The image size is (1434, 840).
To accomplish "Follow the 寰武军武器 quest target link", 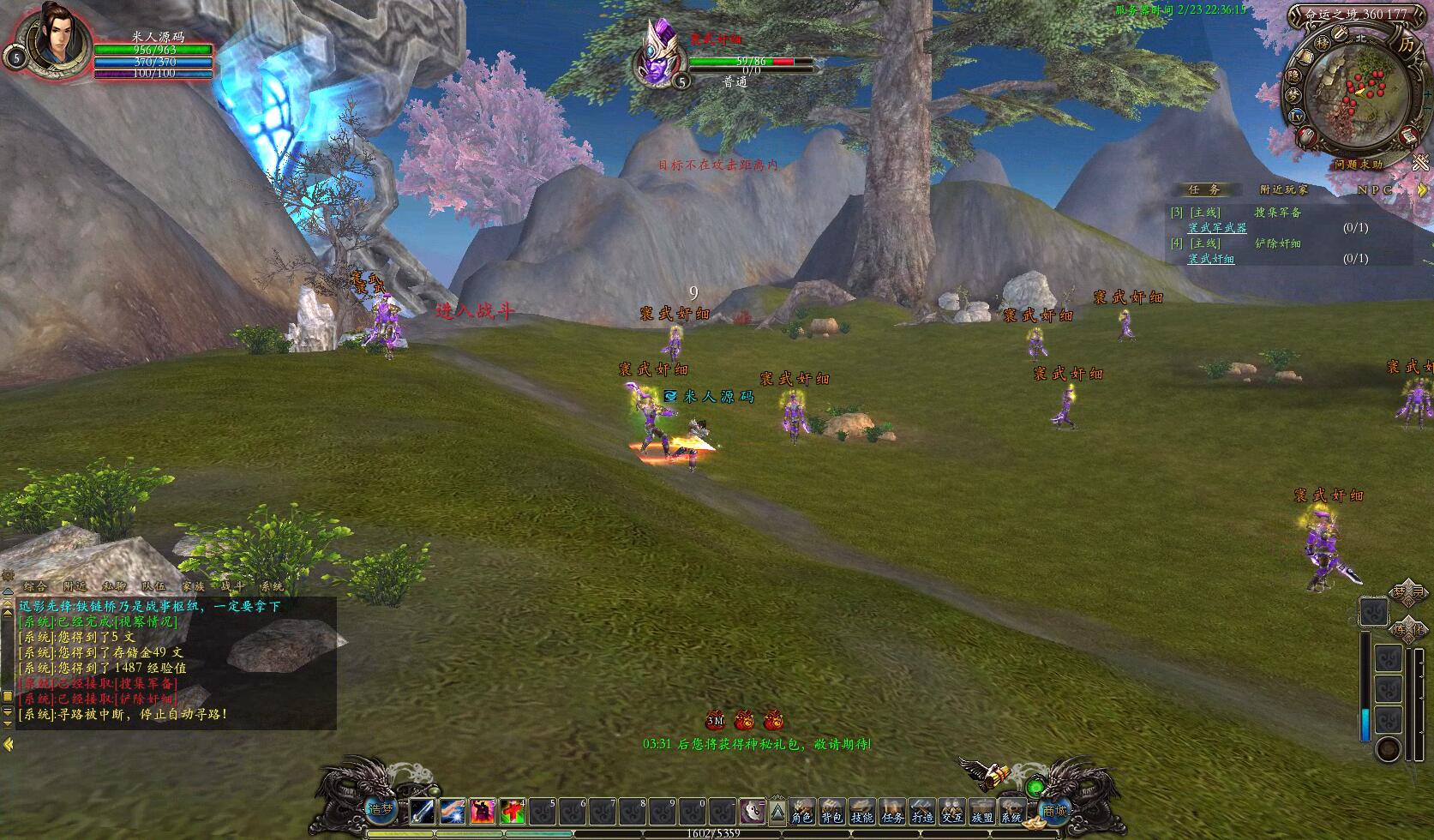I will point(1217,228).
